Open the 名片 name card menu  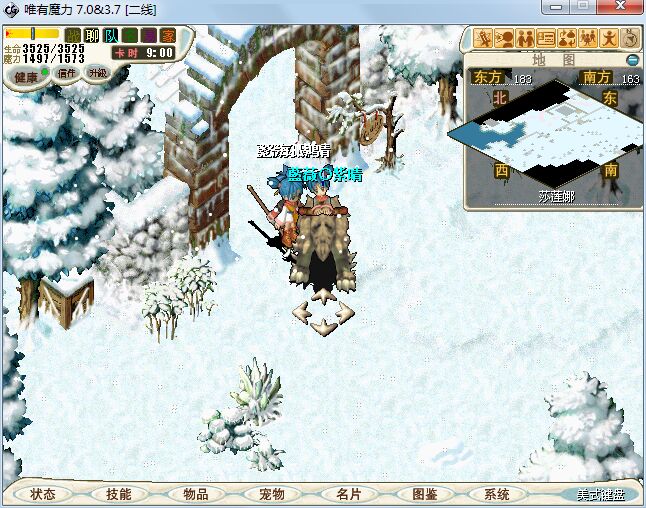click(x=348, y=494)
